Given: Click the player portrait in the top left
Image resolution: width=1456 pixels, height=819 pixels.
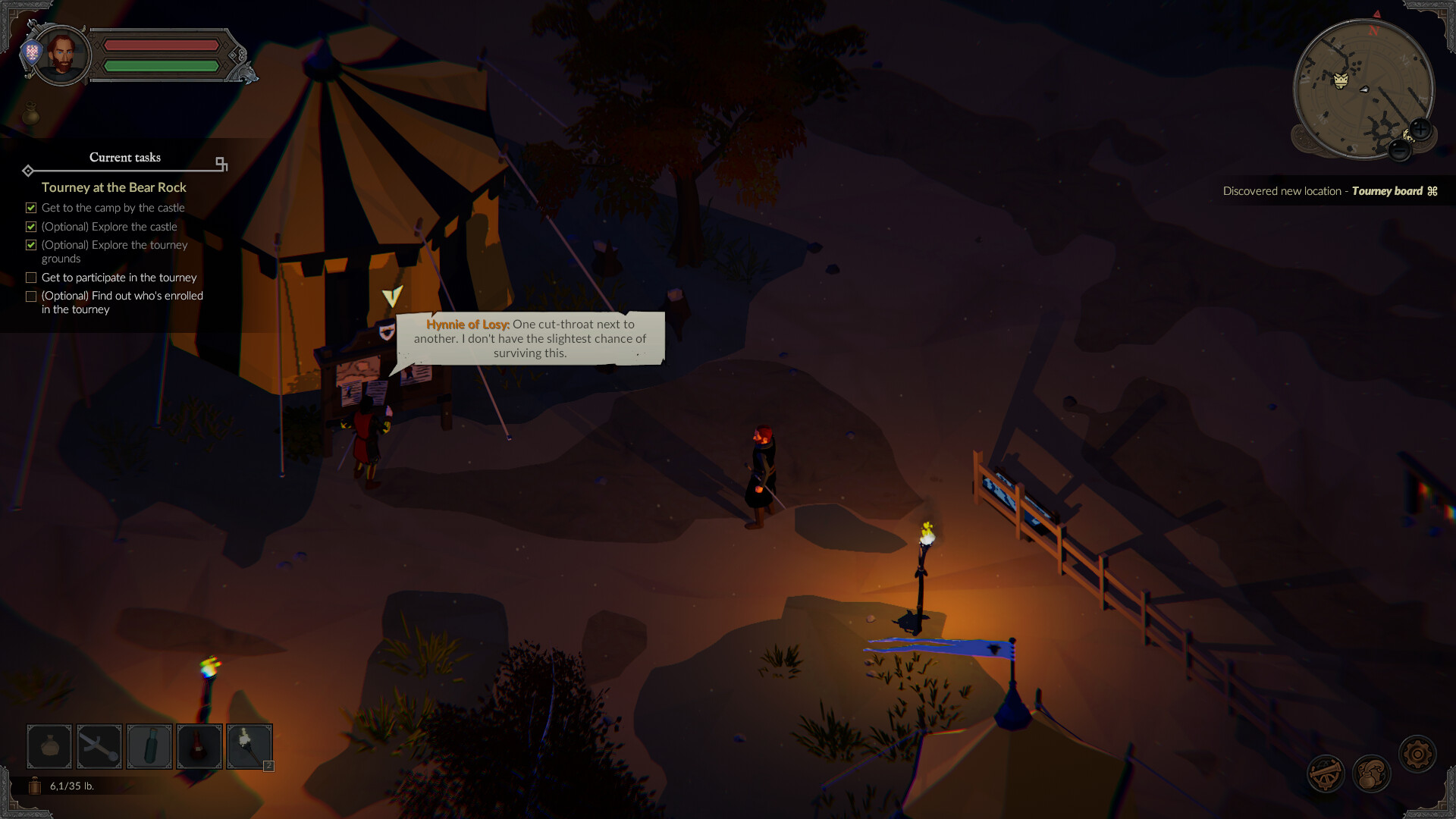Looking at the screenshot, I should 64,55.
